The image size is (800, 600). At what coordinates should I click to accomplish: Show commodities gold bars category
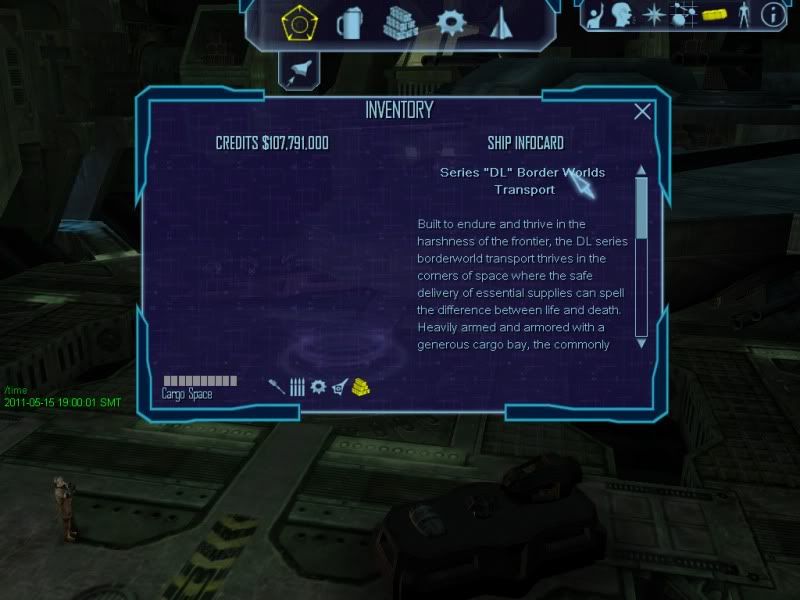tap(361, 386)
